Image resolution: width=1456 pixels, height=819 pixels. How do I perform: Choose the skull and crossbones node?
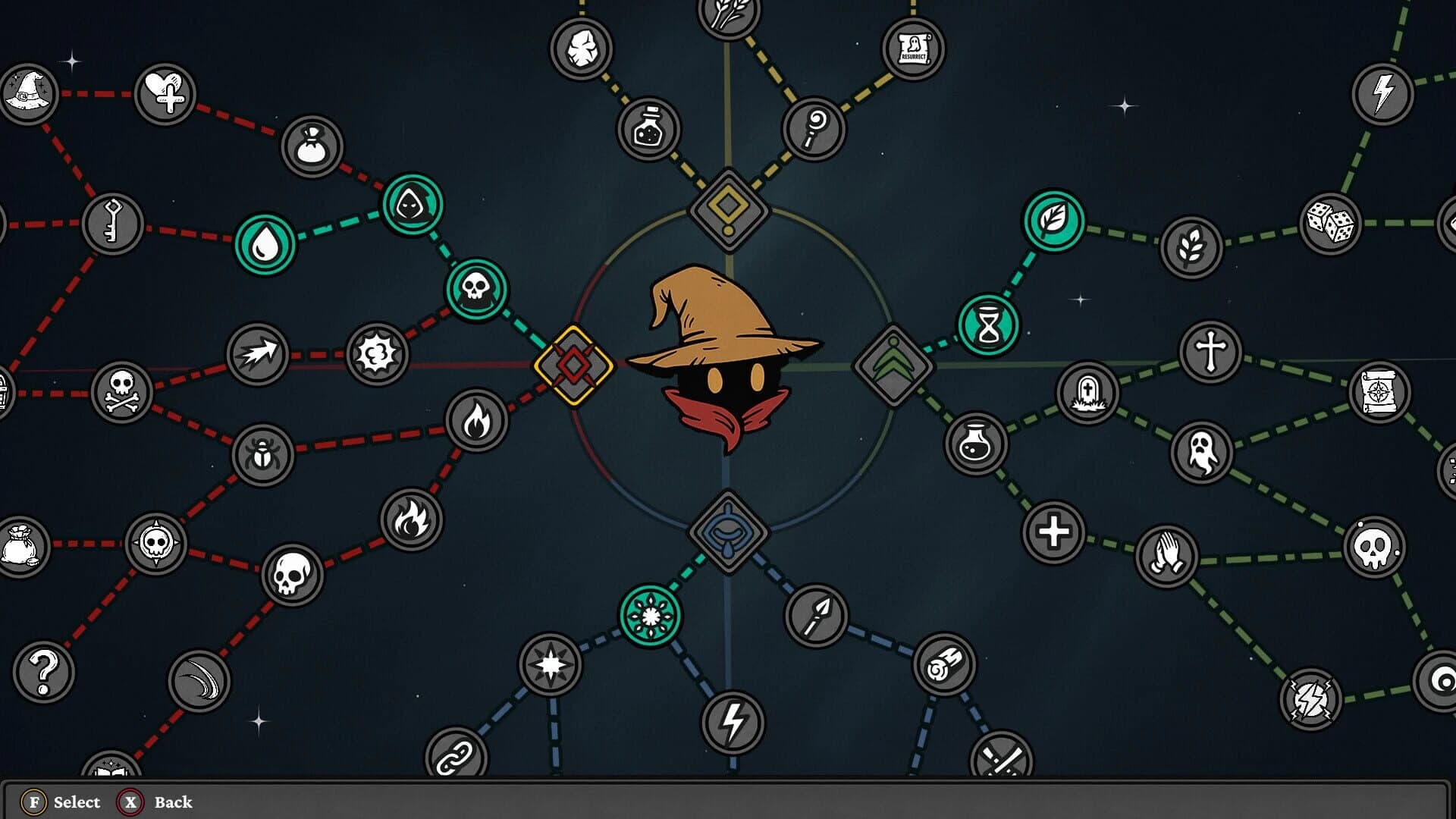121,391
